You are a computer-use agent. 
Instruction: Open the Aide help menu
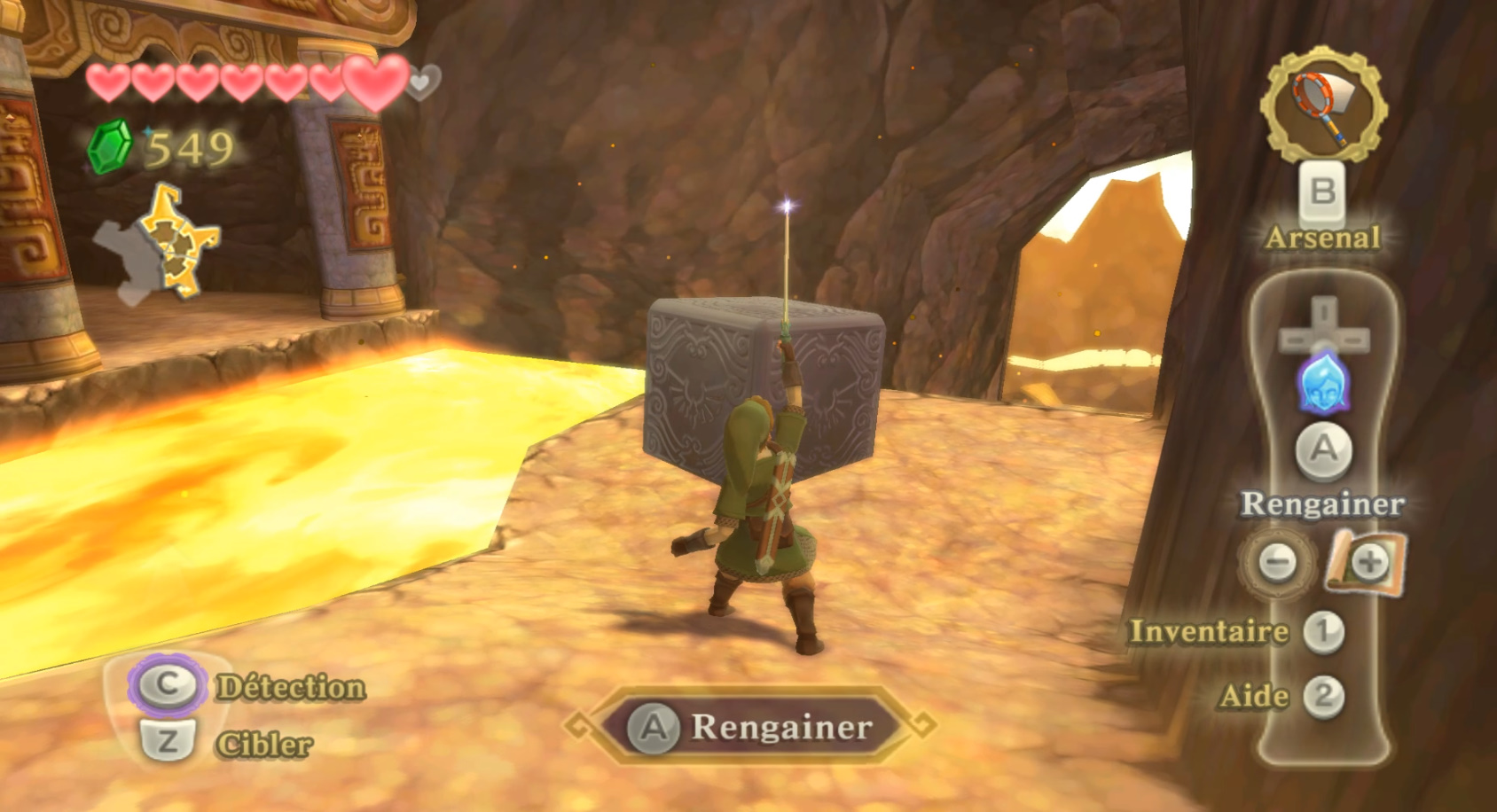point(1254,696)
